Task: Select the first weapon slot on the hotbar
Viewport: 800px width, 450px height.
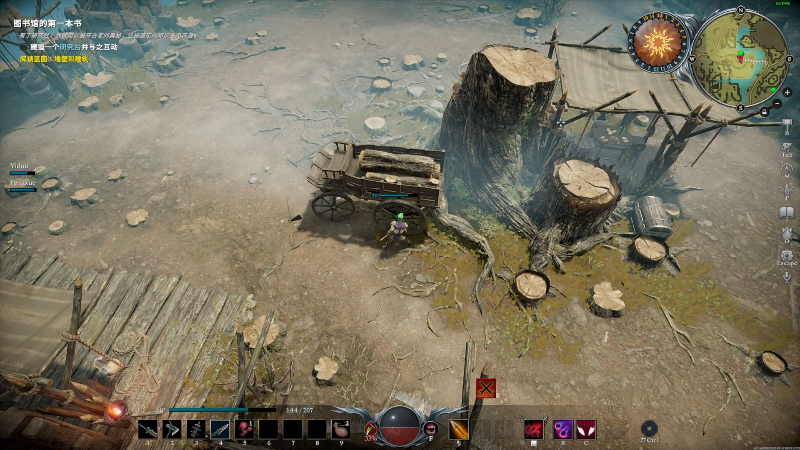Action: click(148, 430)
